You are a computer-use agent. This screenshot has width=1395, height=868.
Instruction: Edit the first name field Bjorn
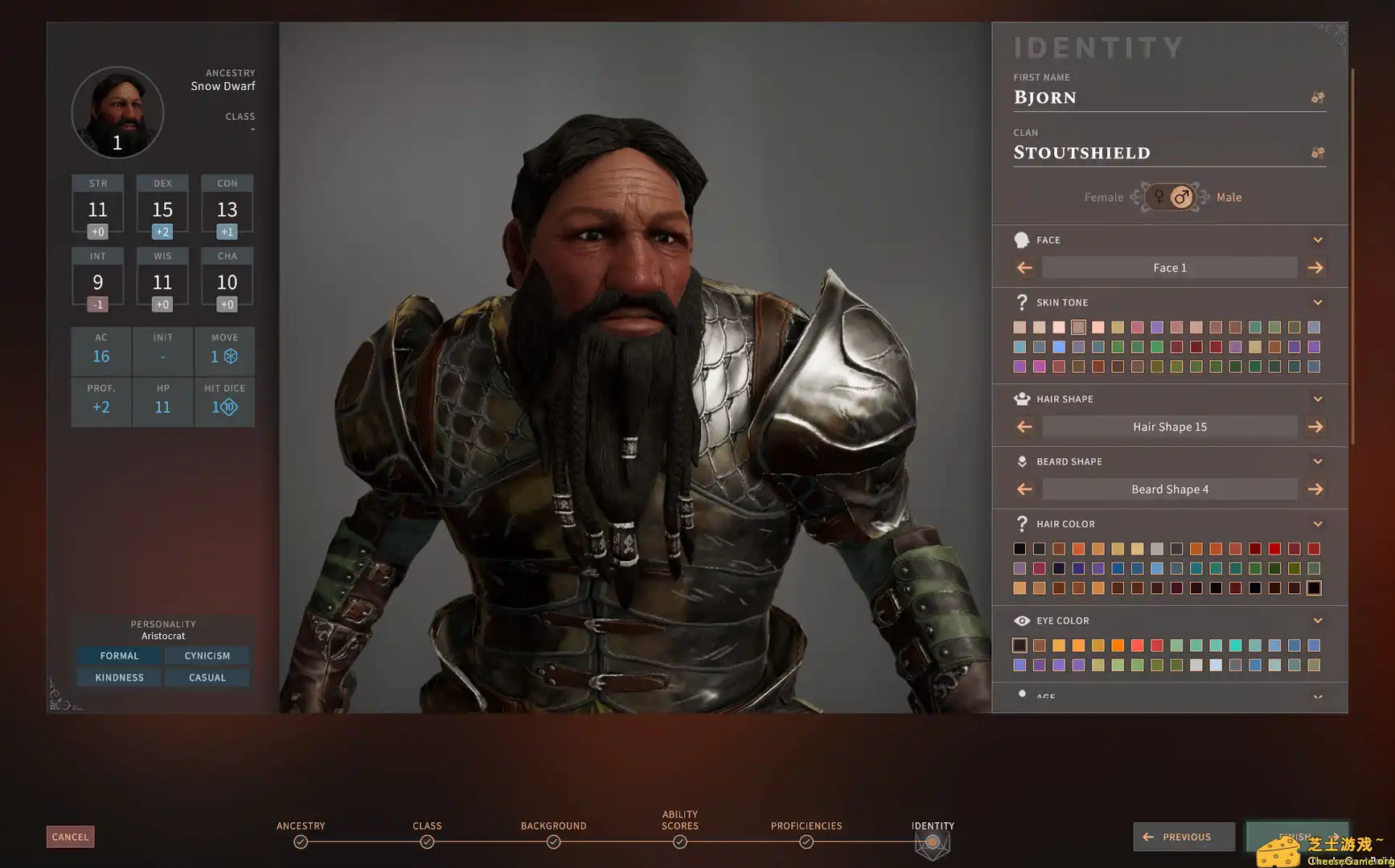tap(1158, 97)
